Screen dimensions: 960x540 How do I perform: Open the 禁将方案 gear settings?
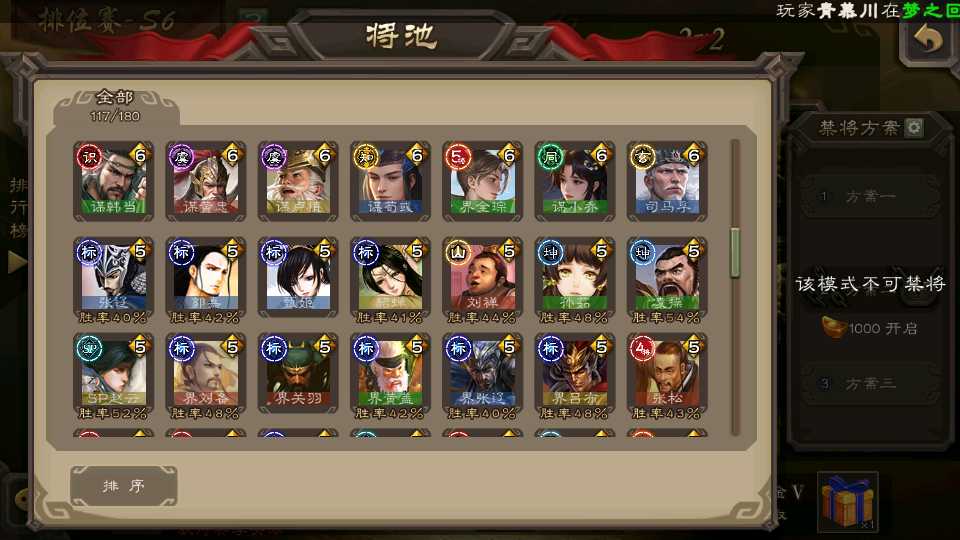coord(914,128)
